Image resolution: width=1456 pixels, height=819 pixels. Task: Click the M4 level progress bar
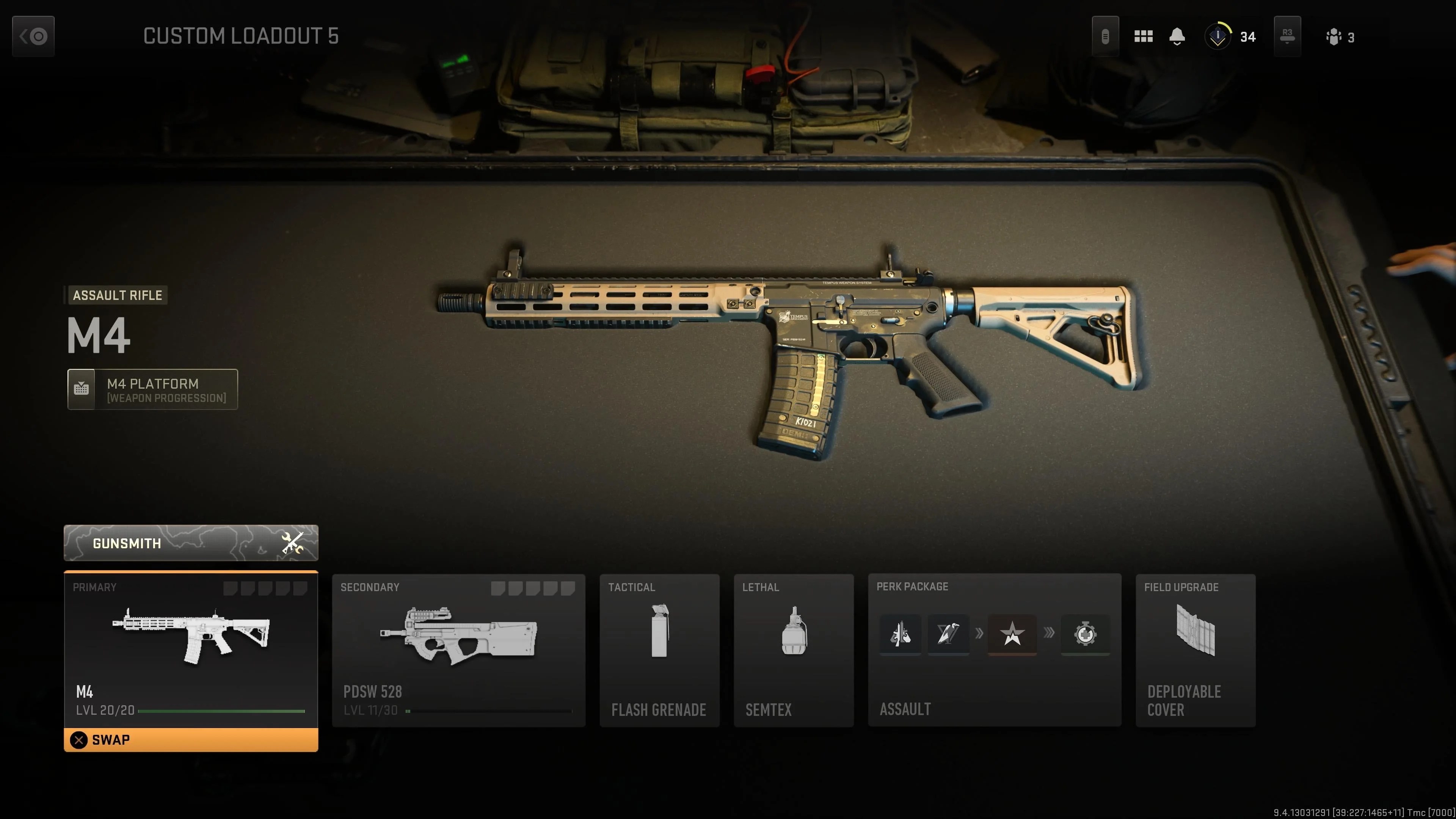220,711
